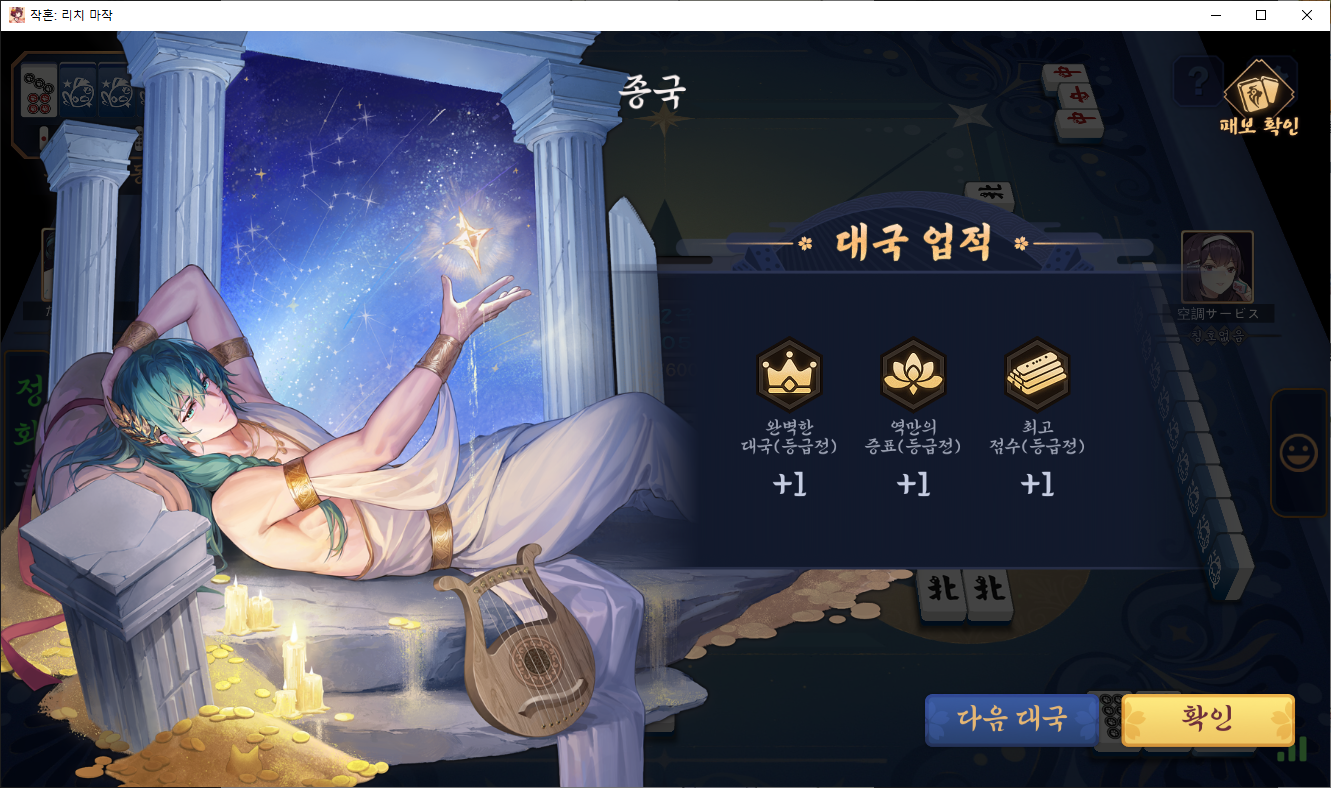Viewport: 1331px width, 788px height.
Task: Click the question mark help icon
Action: [1197, 79]
